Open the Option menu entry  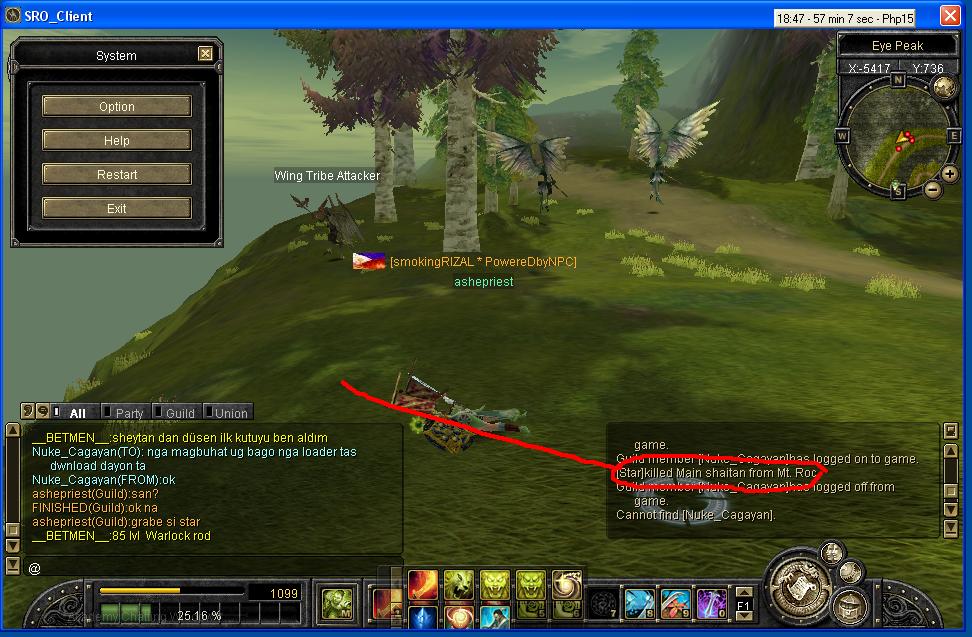pyautogui.click(x=116, y=106)
